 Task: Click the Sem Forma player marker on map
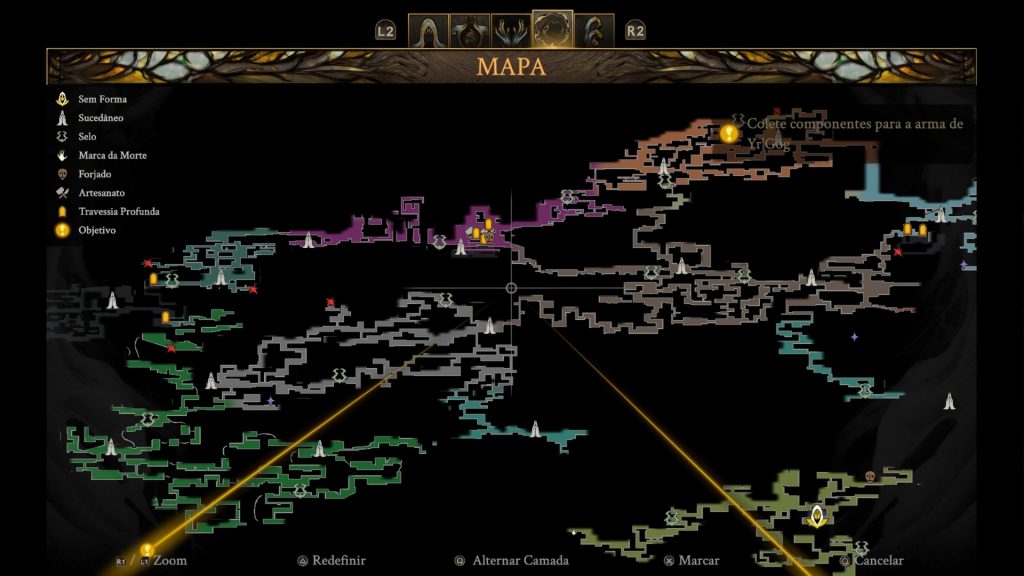pos(817,516)
